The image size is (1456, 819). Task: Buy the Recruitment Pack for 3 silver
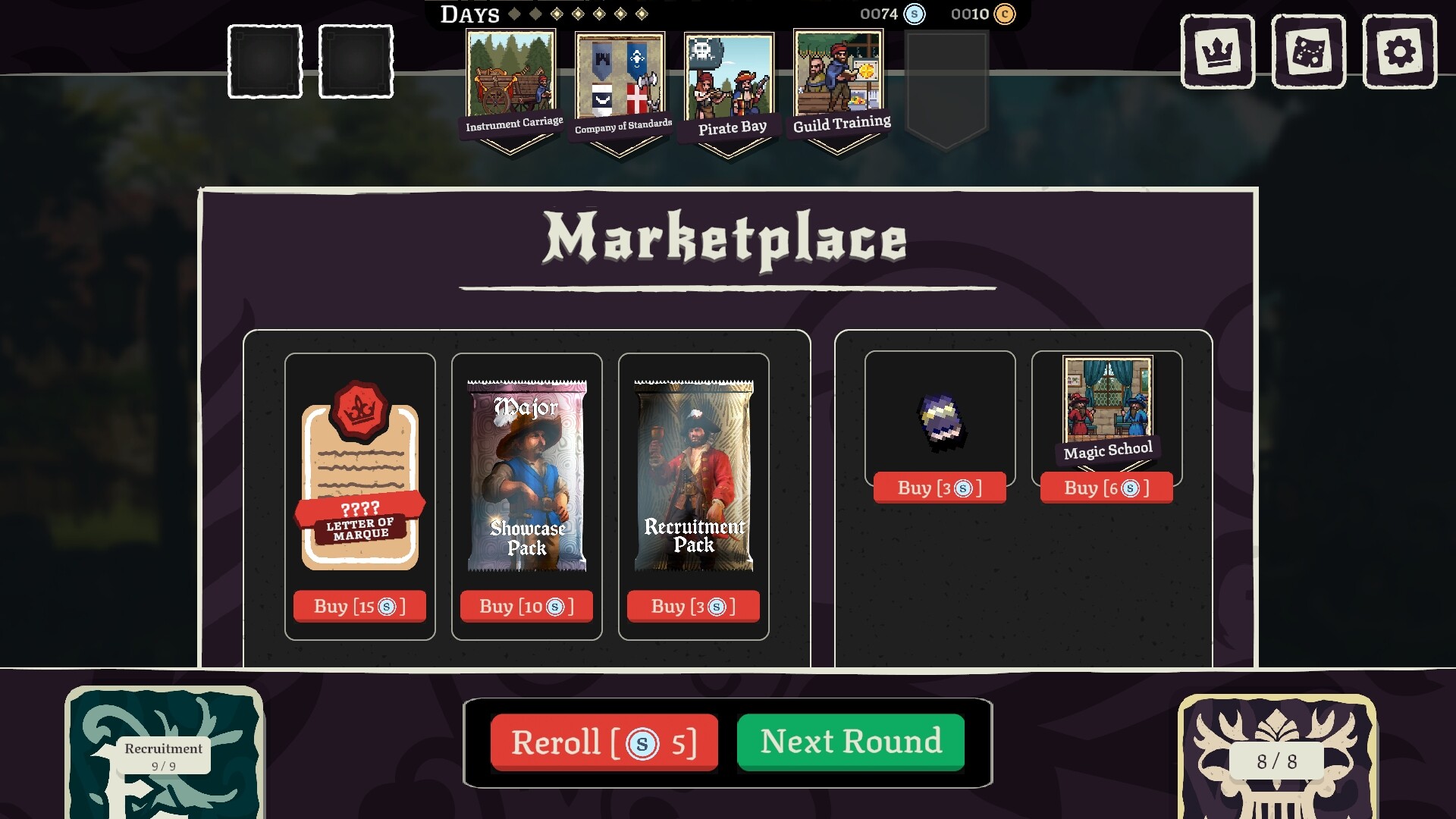tap(692, 606)
